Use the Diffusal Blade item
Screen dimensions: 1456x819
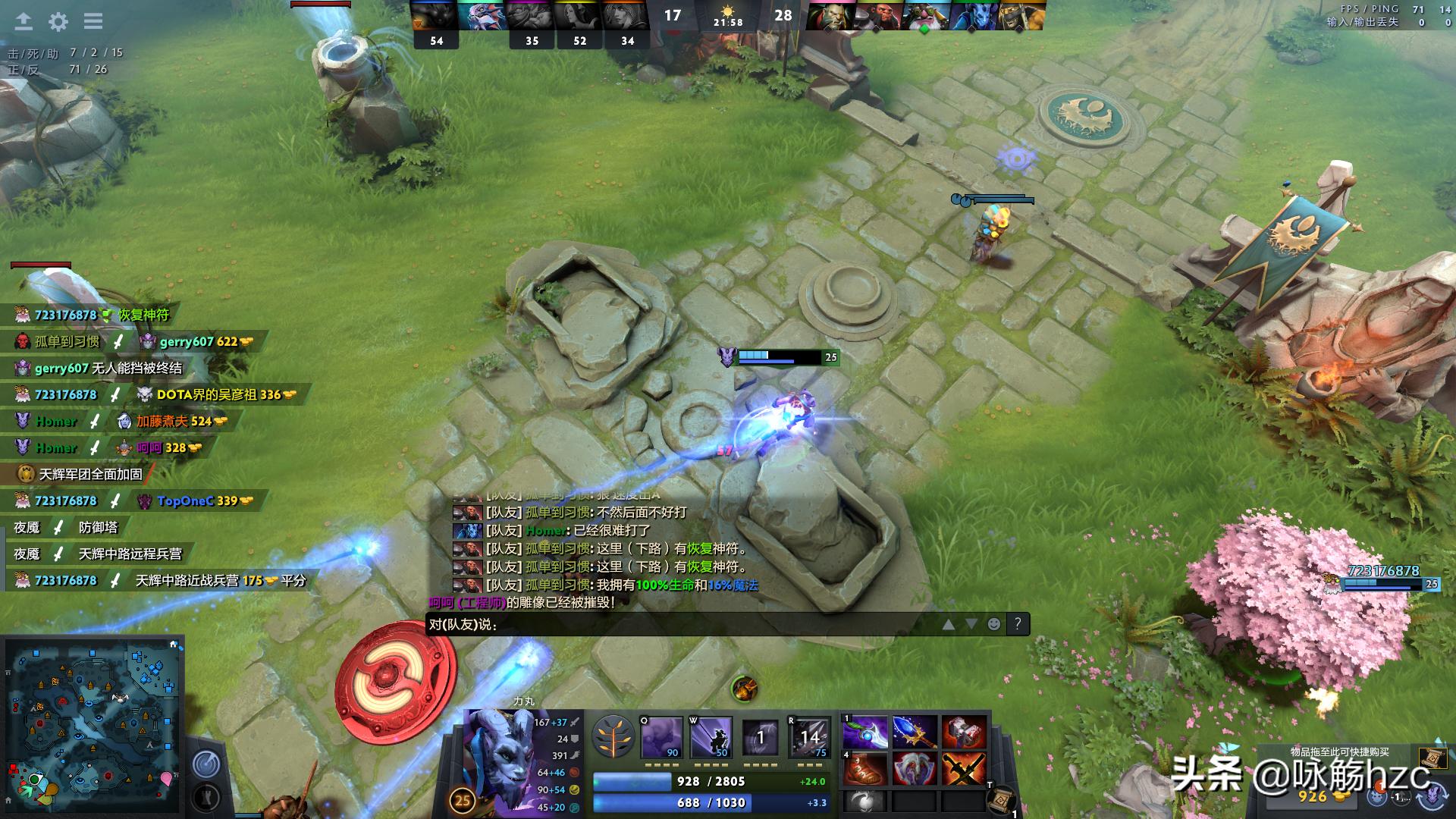865,733
